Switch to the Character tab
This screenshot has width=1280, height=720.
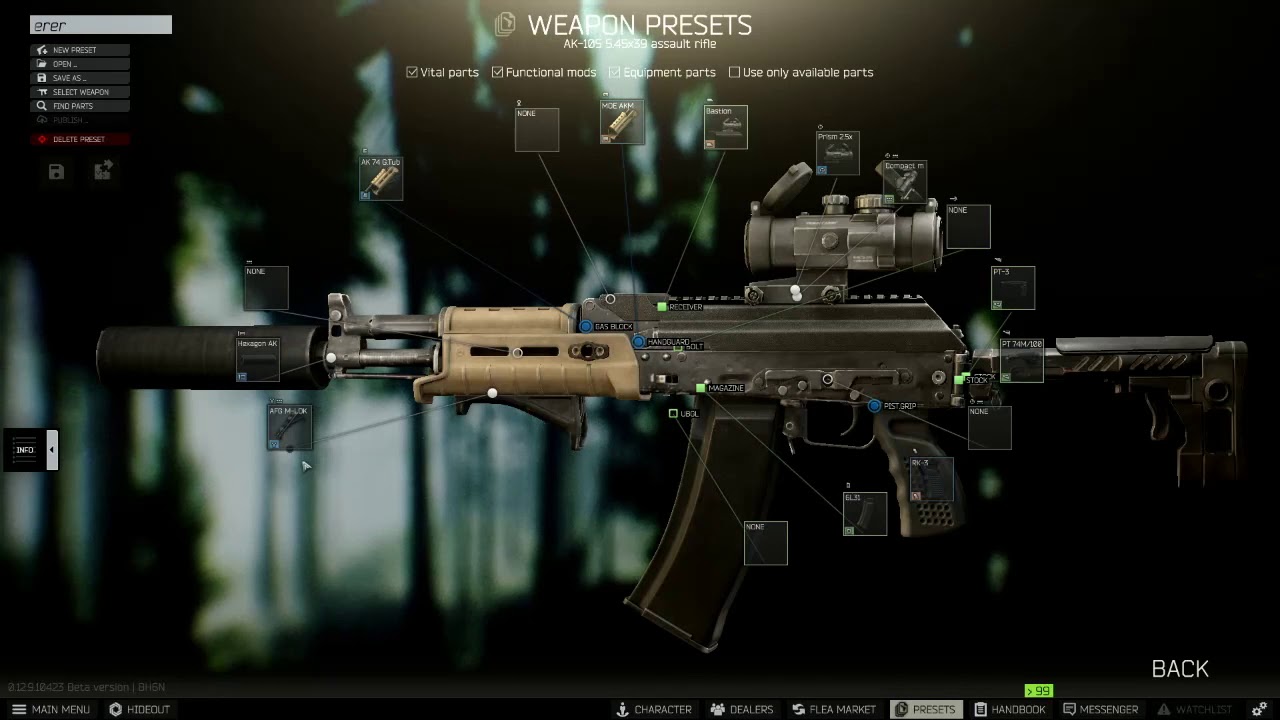click(653, 709)
